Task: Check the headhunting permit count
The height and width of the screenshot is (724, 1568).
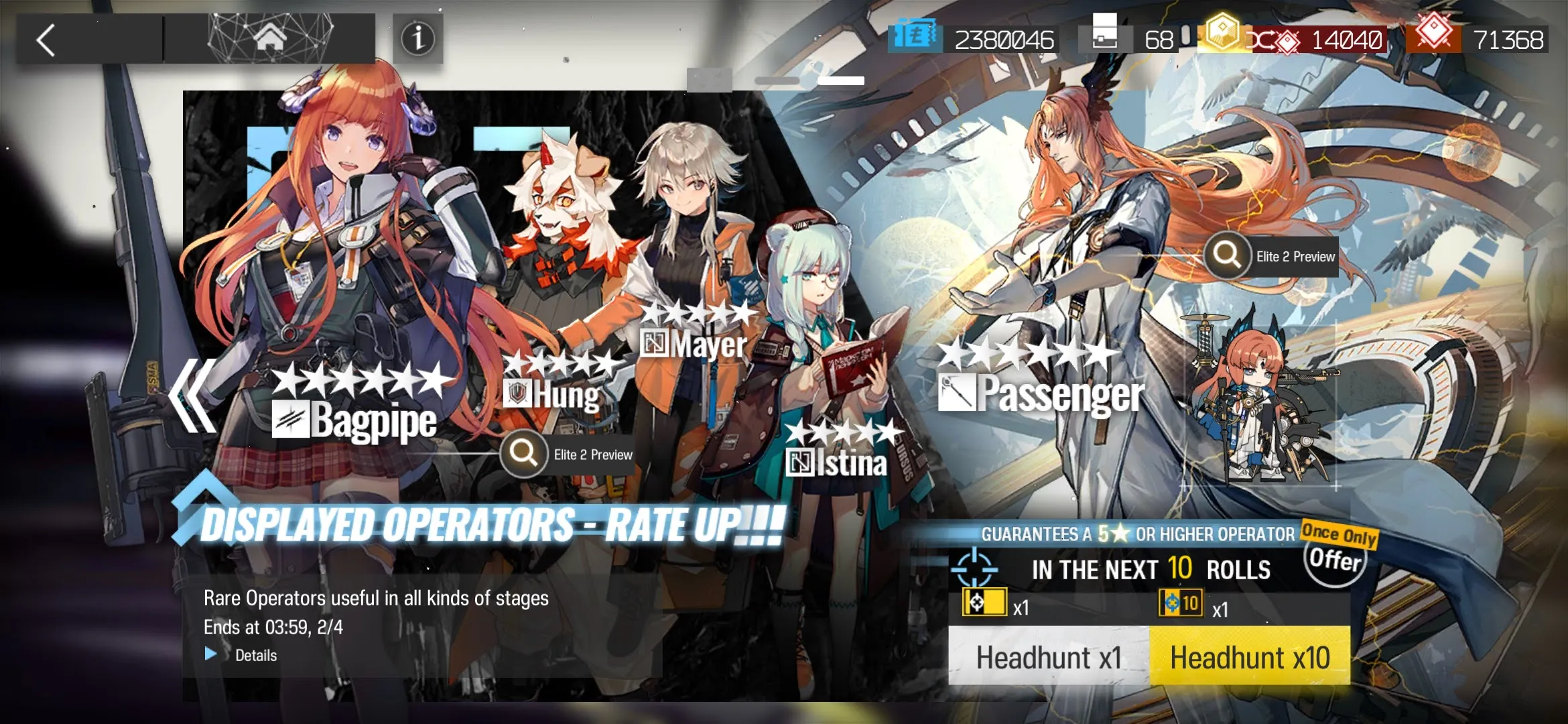Action: (x=1132, y=39)
